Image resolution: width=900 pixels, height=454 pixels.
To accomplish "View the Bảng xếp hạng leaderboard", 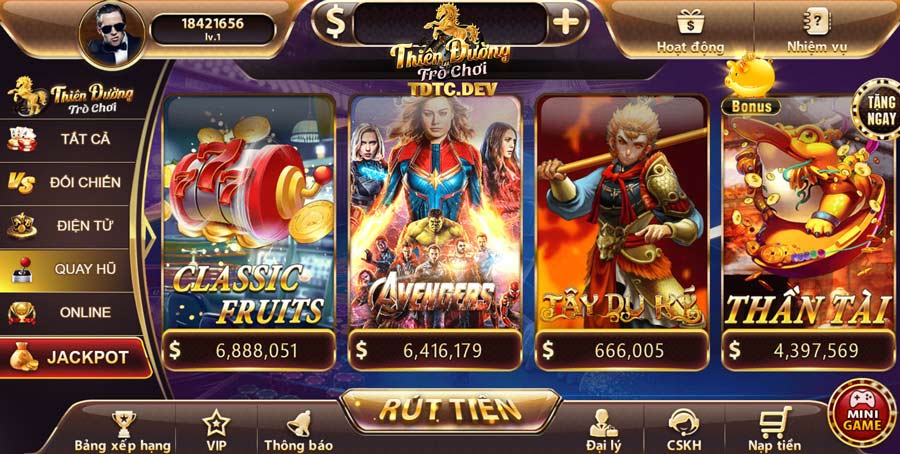I will 122,431.
